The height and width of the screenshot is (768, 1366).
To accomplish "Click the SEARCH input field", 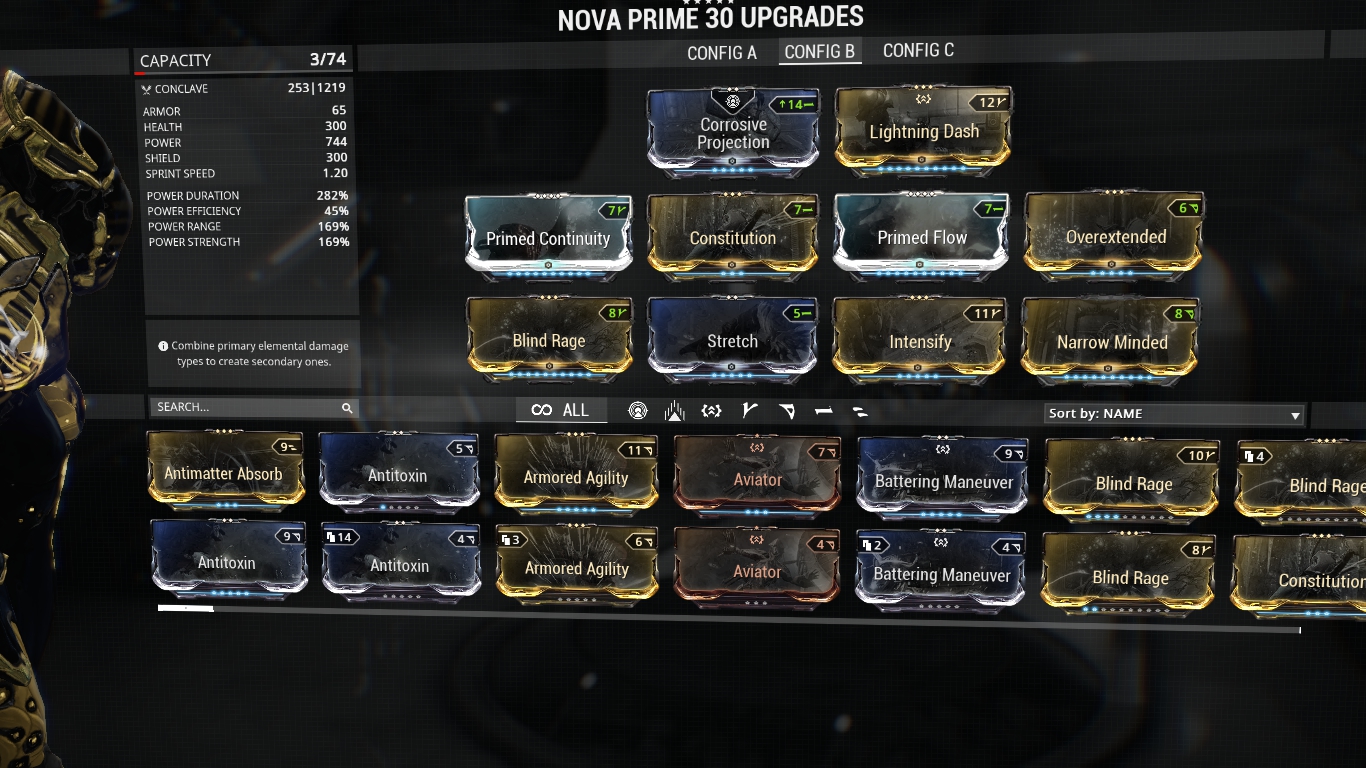I will click(240, 407).
